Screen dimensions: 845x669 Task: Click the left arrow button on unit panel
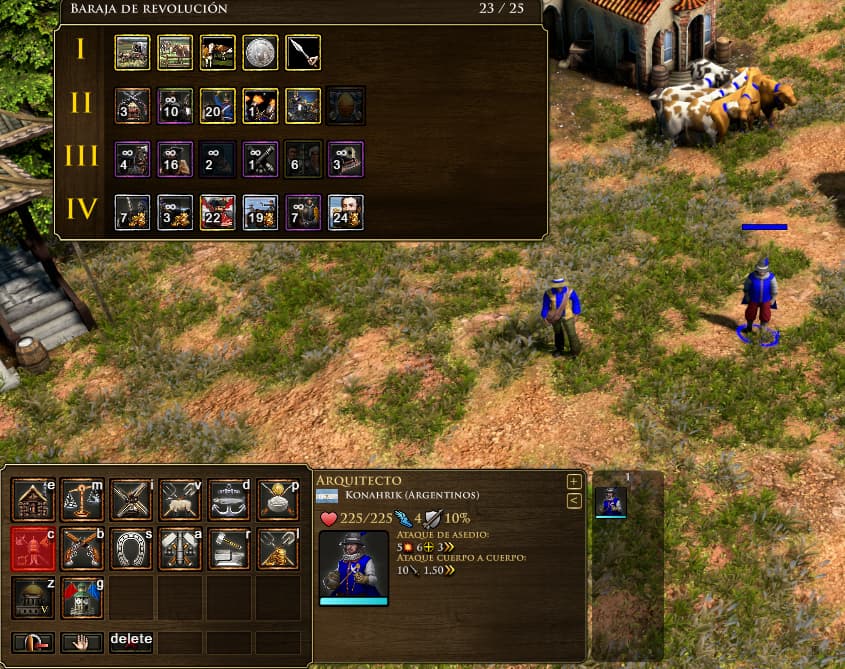[574, 500]
